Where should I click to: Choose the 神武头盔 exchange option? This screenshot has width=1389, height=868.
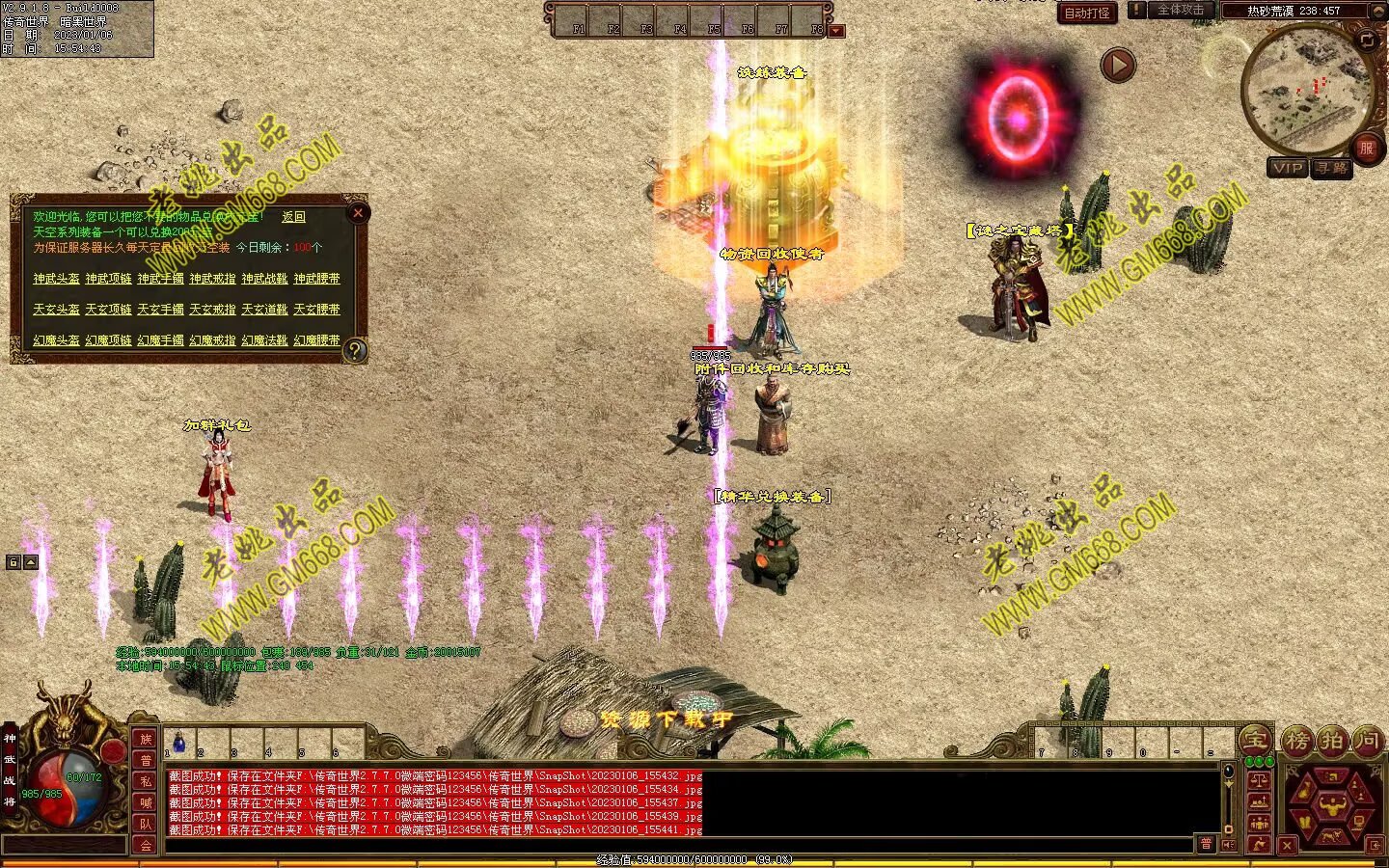56,279
